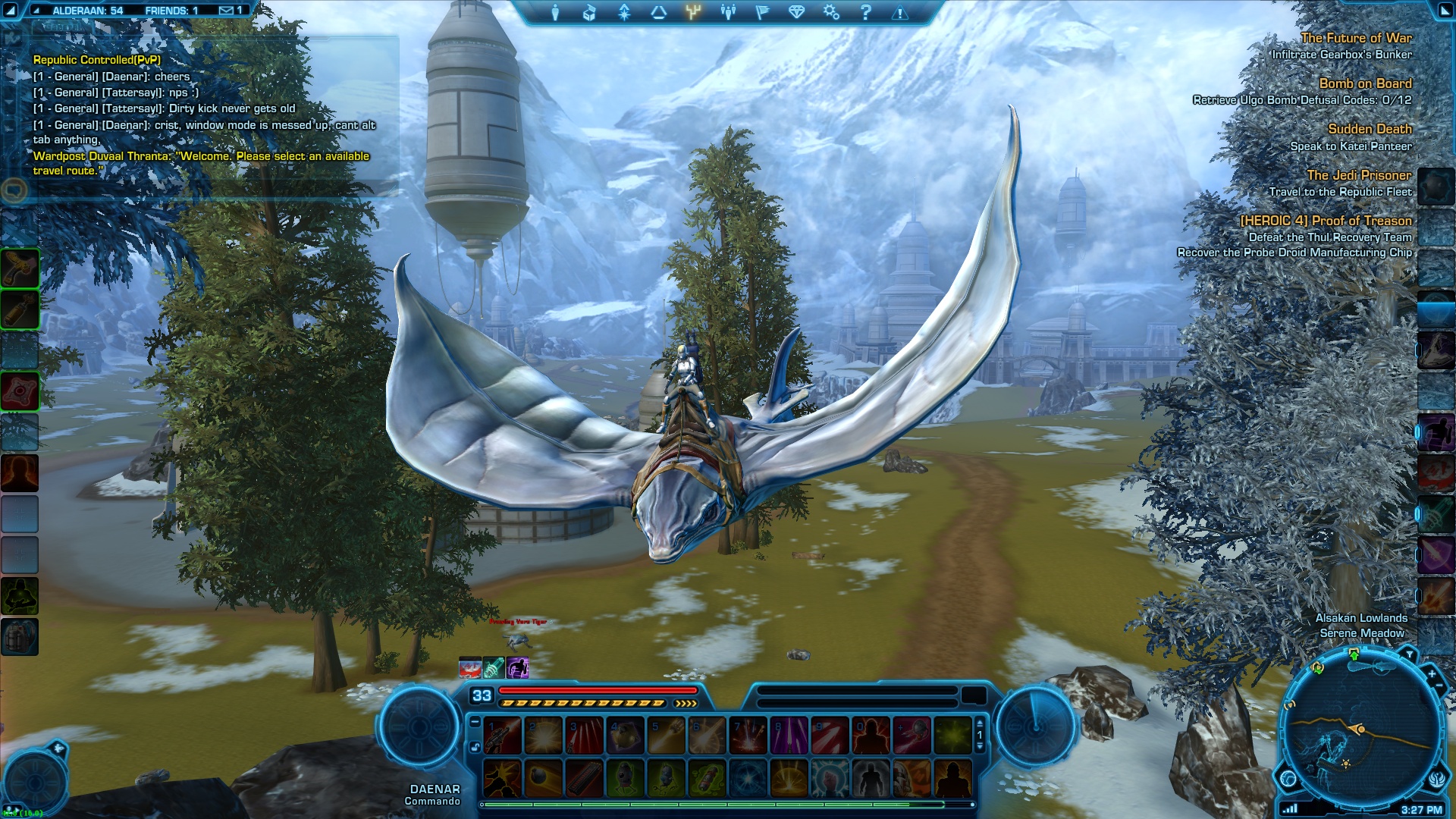This screenshot has height=819, width=1456.
Task: Zoom out the minimap with minus button
Action: pyautogui.click(x=1439, y=686)
